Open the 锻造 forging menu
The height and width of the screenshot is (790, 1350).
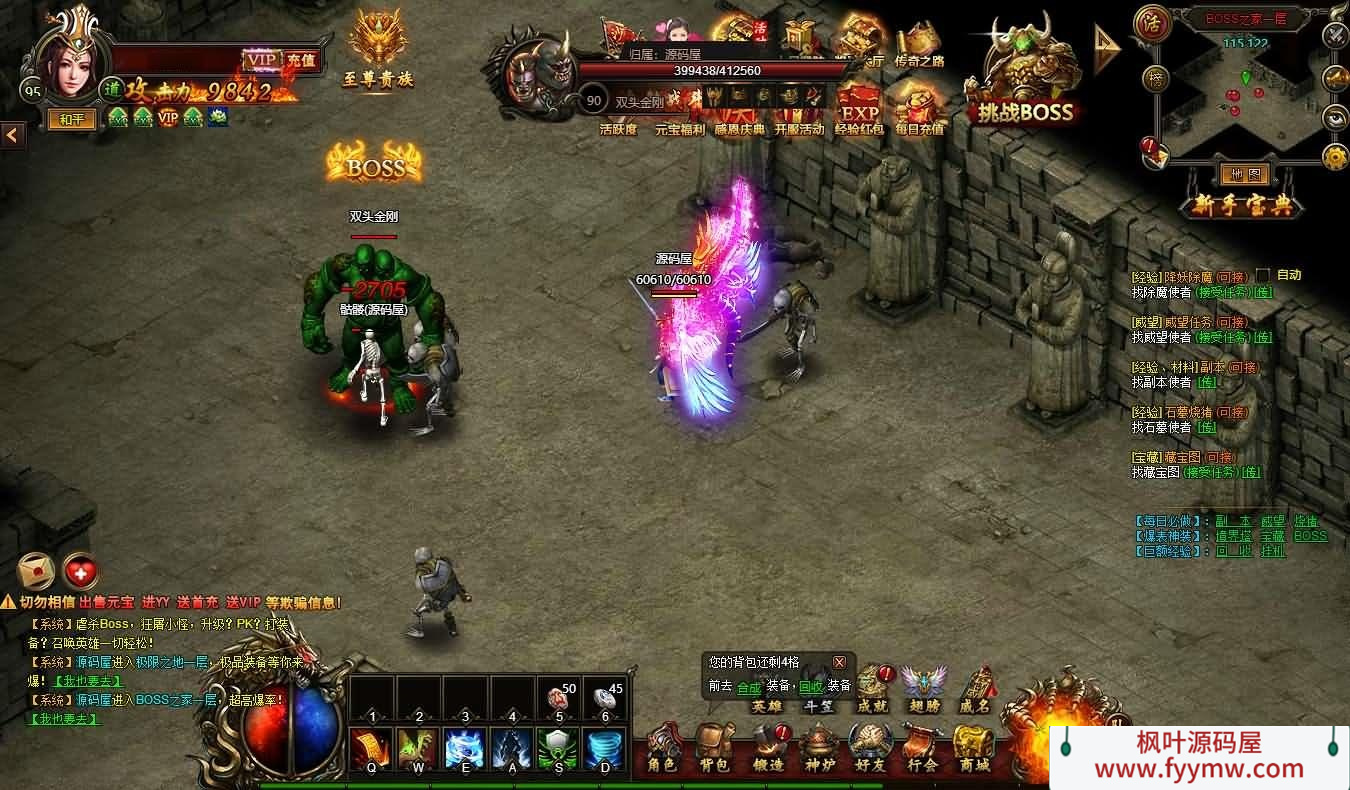coord(768,750)
